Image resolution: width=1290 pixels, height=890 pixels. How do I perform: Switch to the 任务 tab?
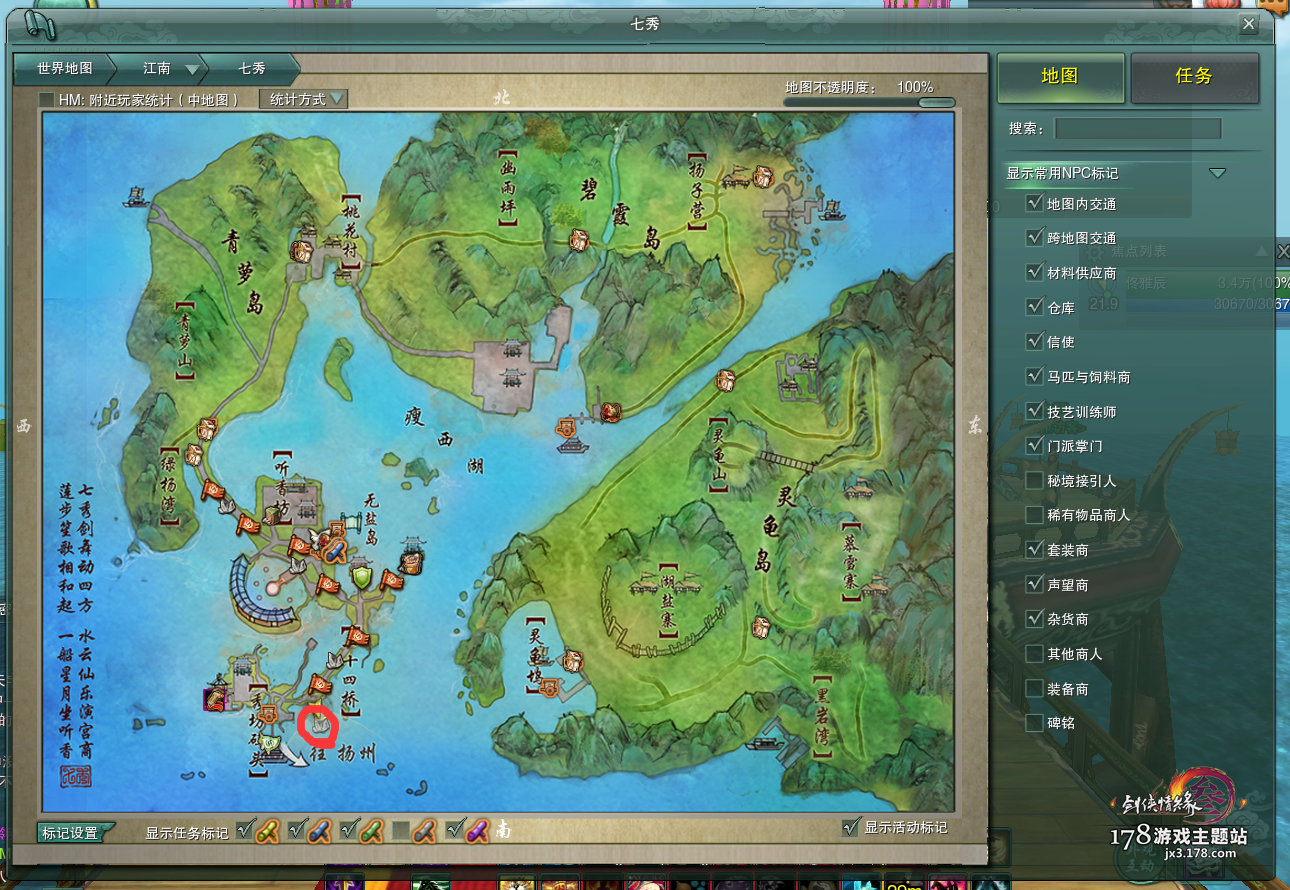[x=1194, y=77]
